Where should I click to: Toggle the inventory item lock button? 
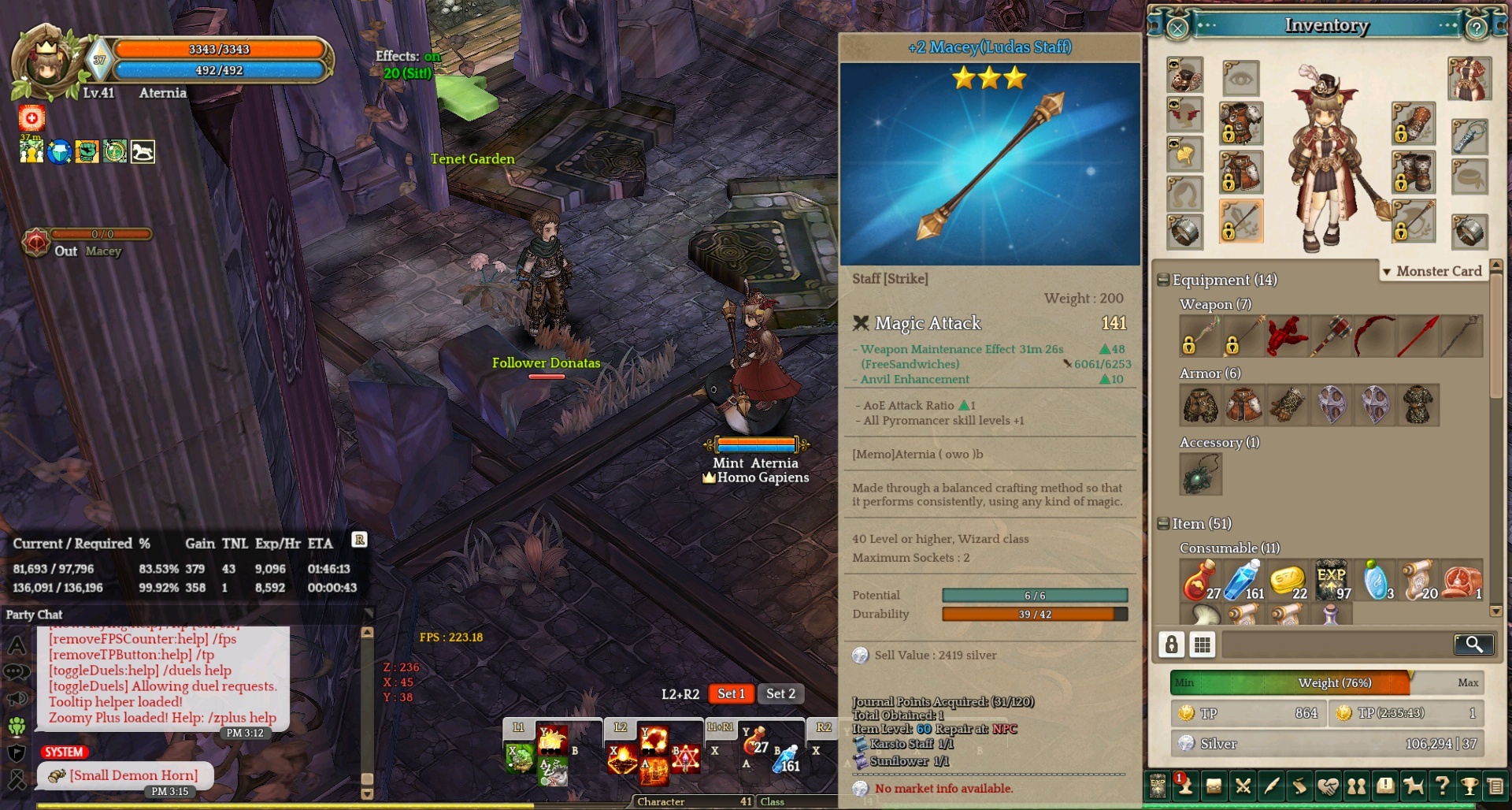click(1172, 645)
